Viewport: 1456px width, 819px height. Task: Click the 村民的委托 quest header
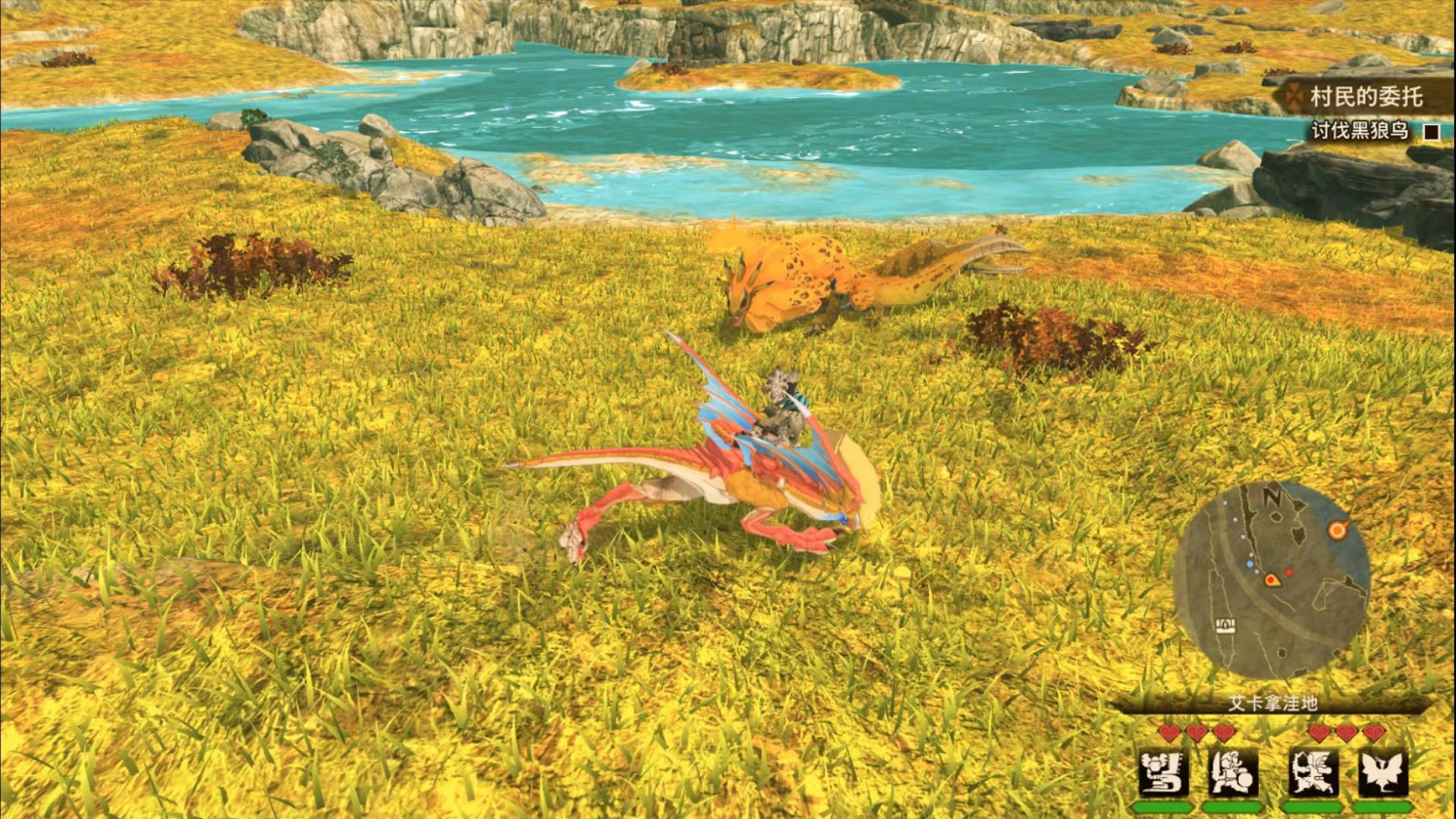[1367, 96]
